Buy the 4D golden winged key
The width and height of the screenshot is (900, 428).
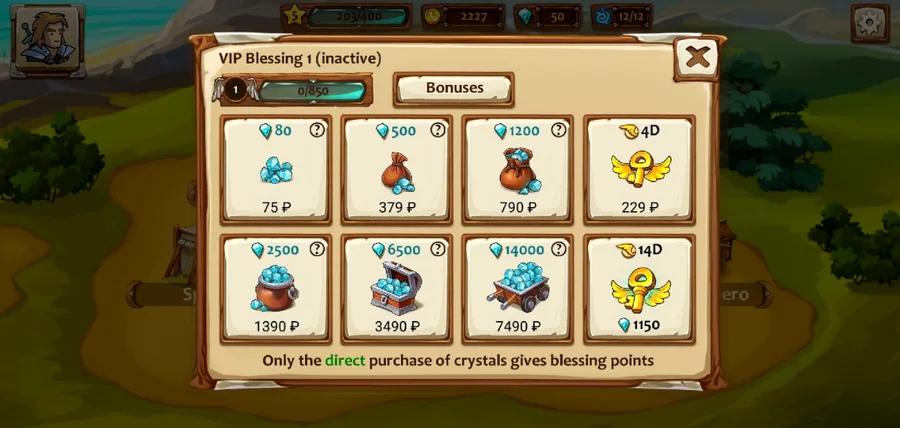[639, 169]
